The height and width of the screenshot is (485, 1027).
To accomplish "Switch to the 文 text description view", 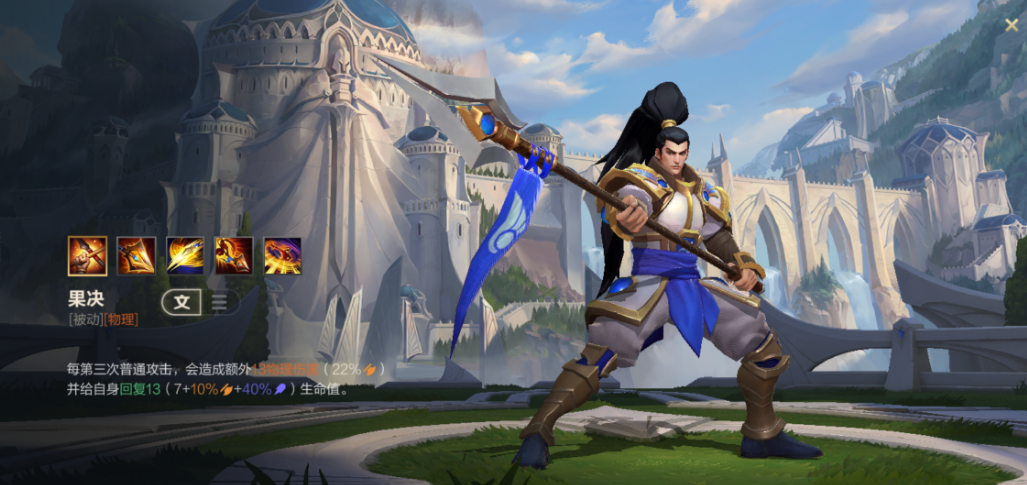I will pos(181,302).
